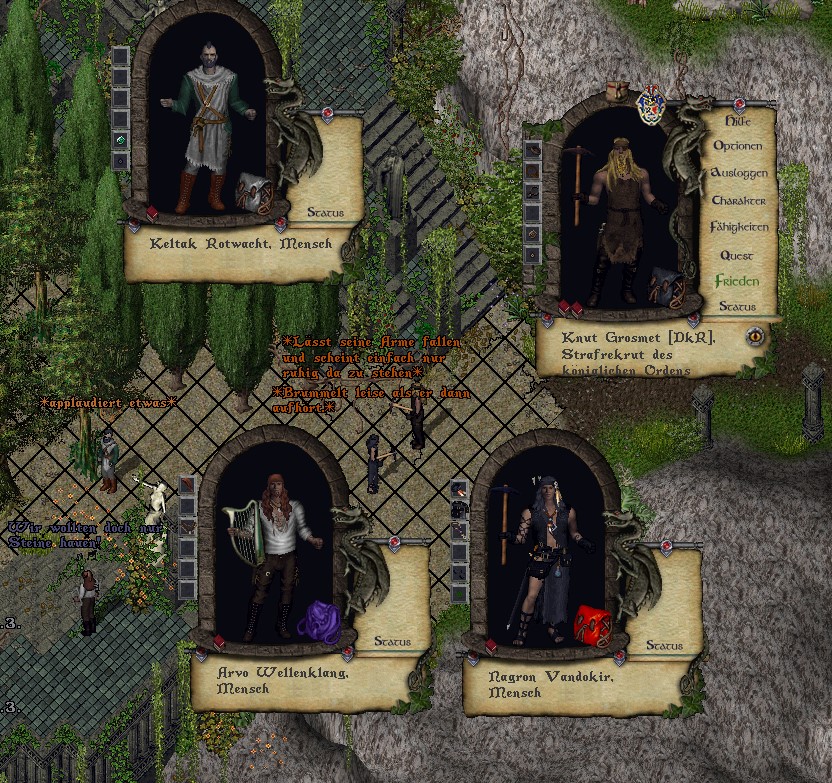The width and height of the screenshot is (832, 783).
Task: Open the Quest log entry
Action: pyautogui.click(x=737, y=256)
